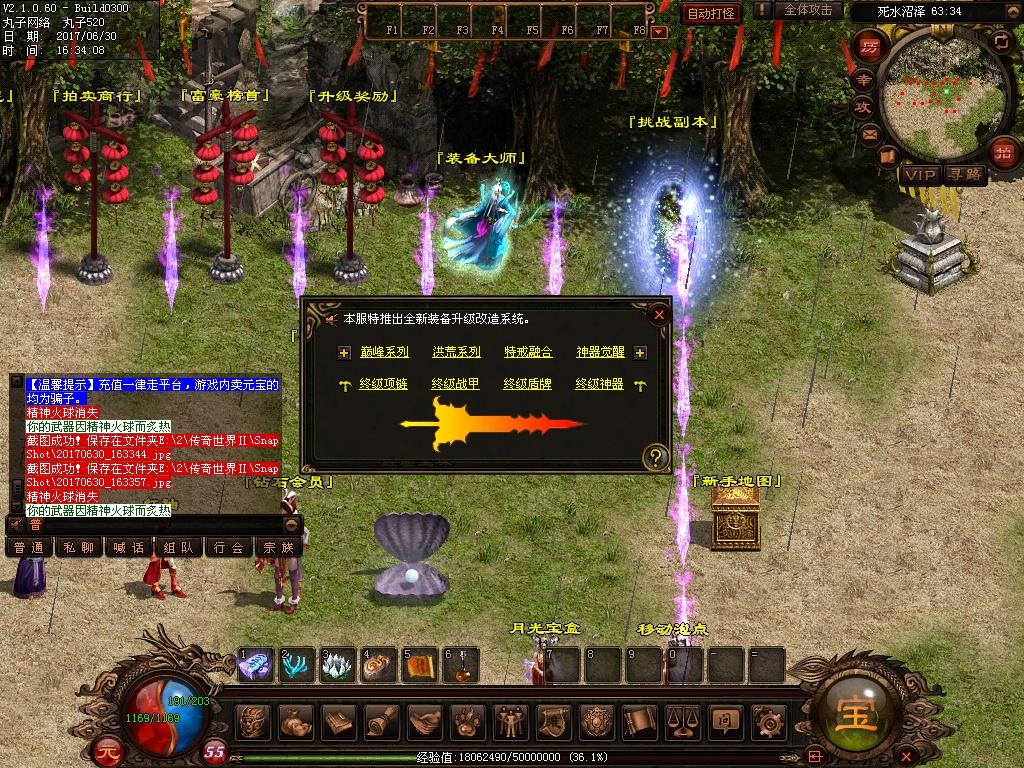The width and height of the screenshot is (1024, 768).
Task: Close the equipment upgrade dialog
Action: 658,315
